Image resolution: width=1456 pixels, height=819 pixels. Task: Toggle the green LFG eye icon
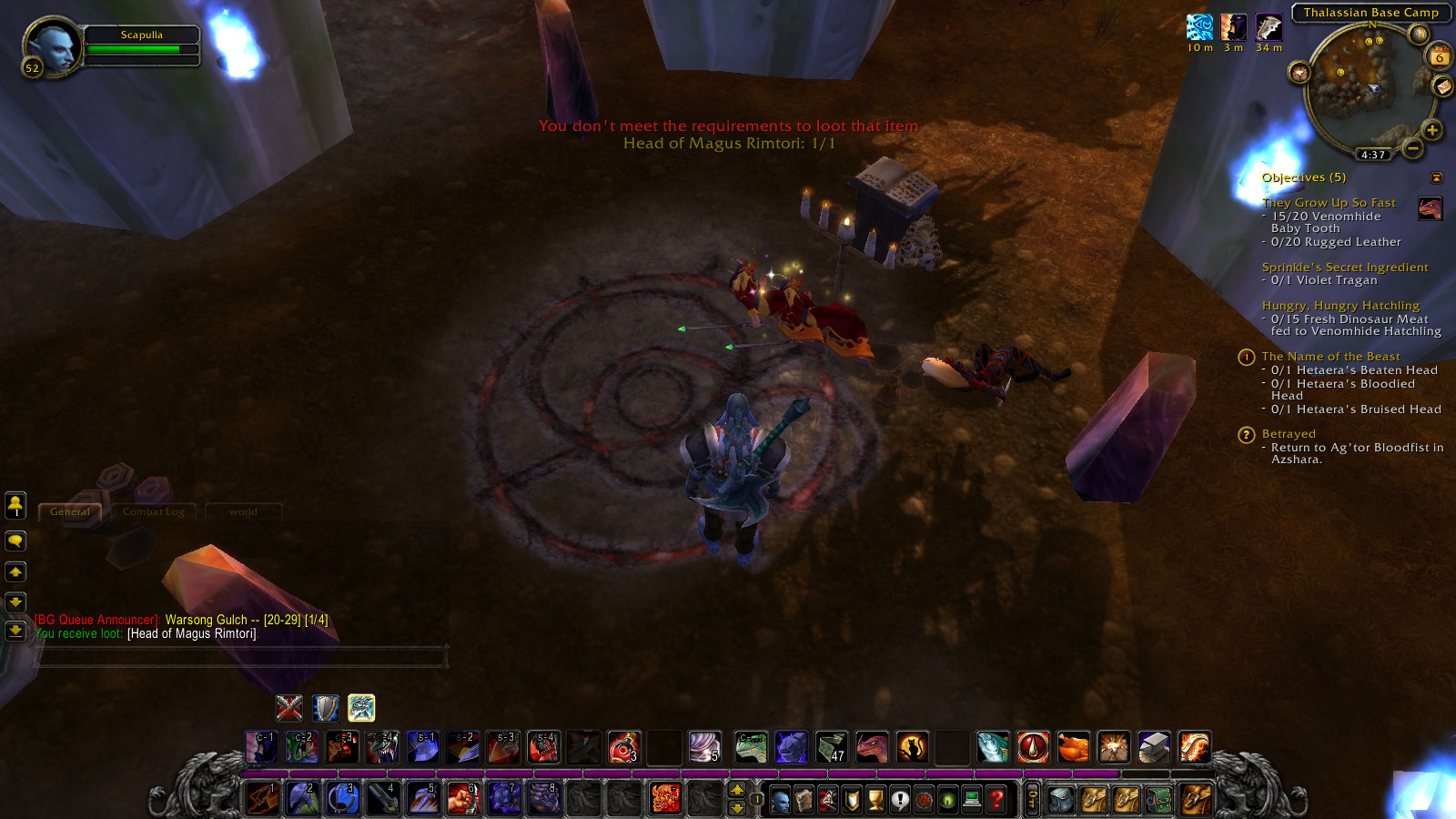(x=947, y=799)
